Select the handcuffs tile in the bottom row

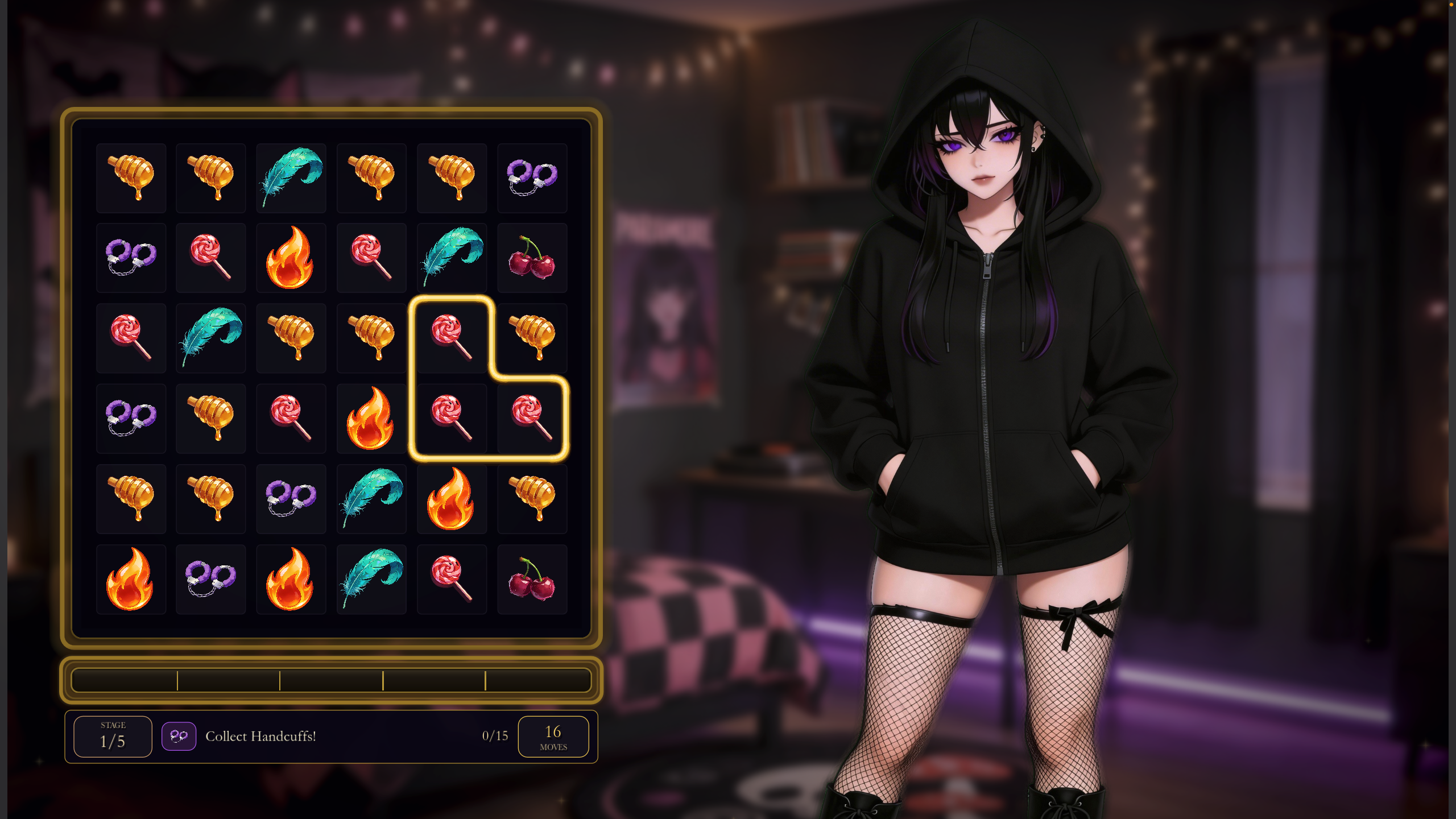[211, 579]
